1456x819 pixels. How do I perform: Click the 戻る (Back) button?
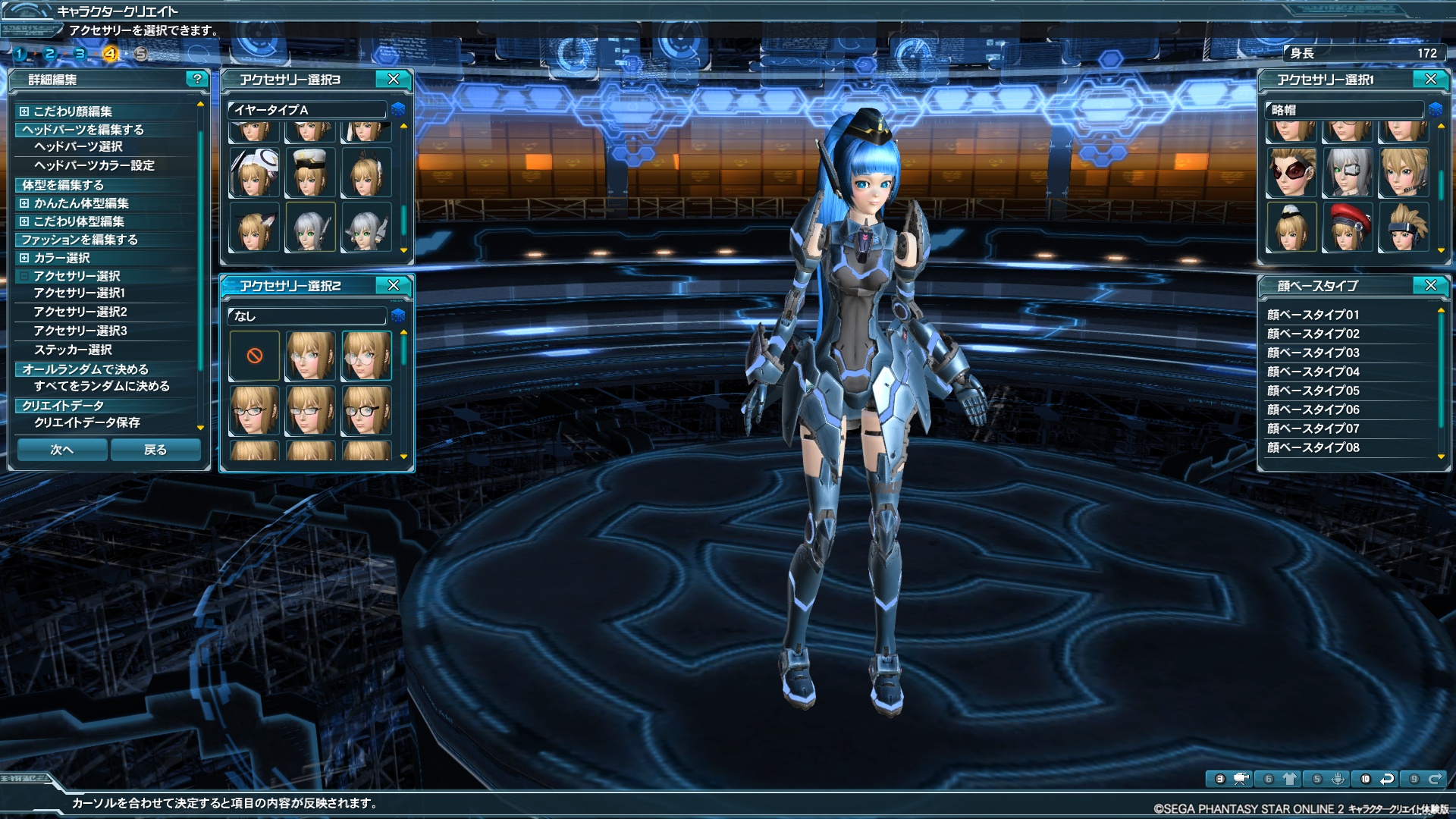(x=155, y=450)
